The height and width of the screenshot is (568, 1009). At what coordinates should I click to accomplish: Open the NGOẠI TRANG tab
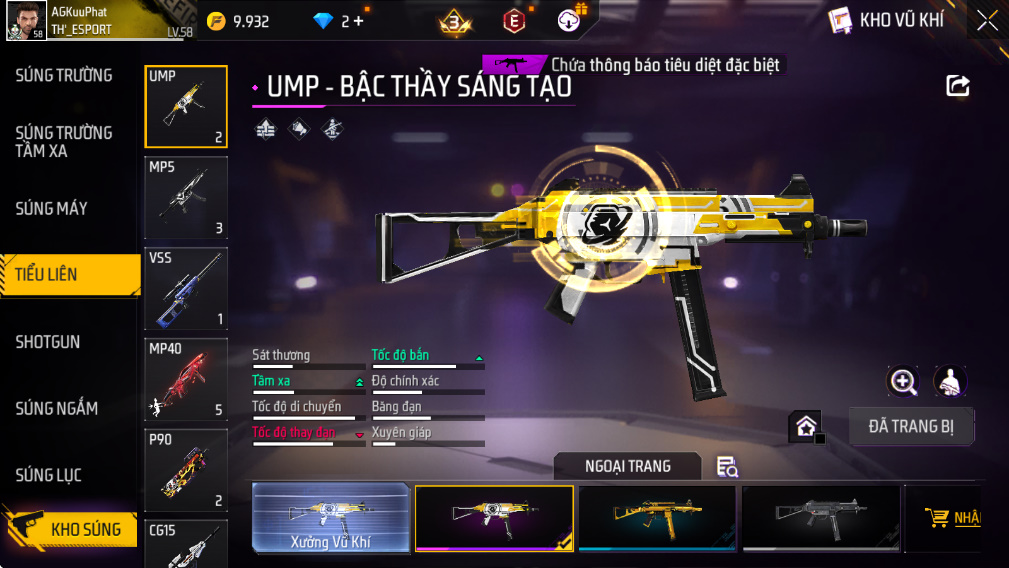pyautogui.click(x=628, y=466)
